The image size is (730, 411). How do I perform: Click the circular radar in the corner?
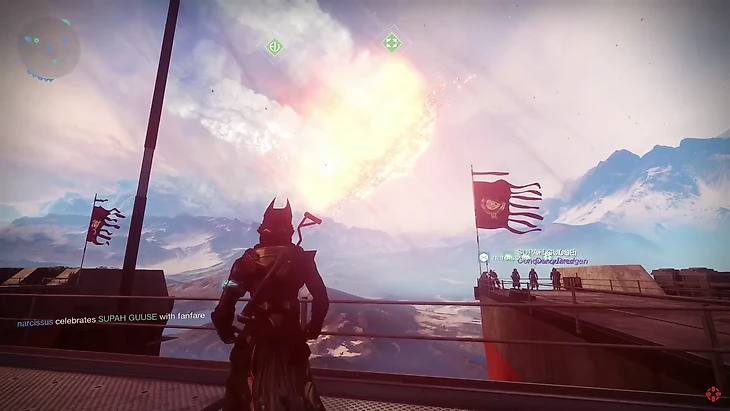tap(47, 46)
